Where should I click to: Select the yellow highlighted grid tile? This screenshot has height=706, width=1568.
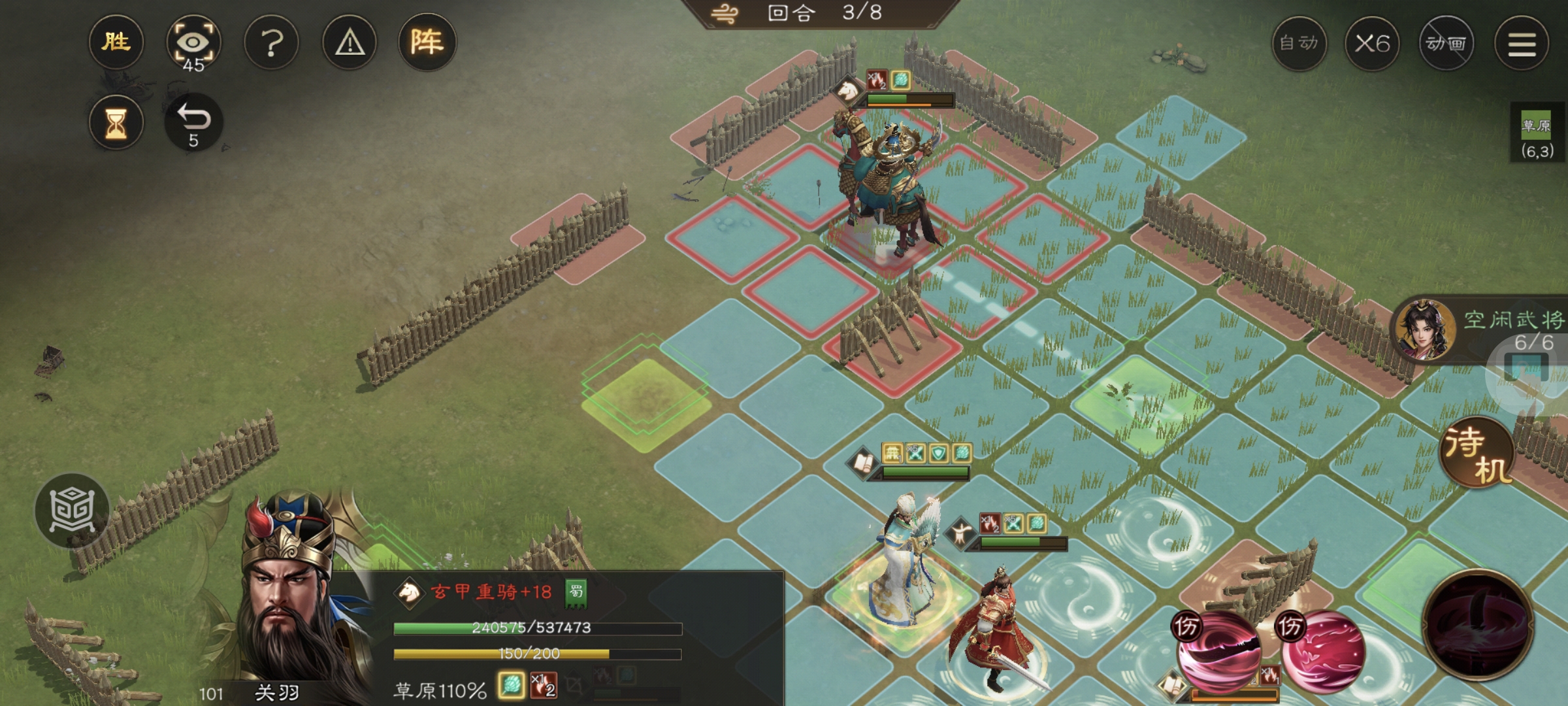[645, 399]
